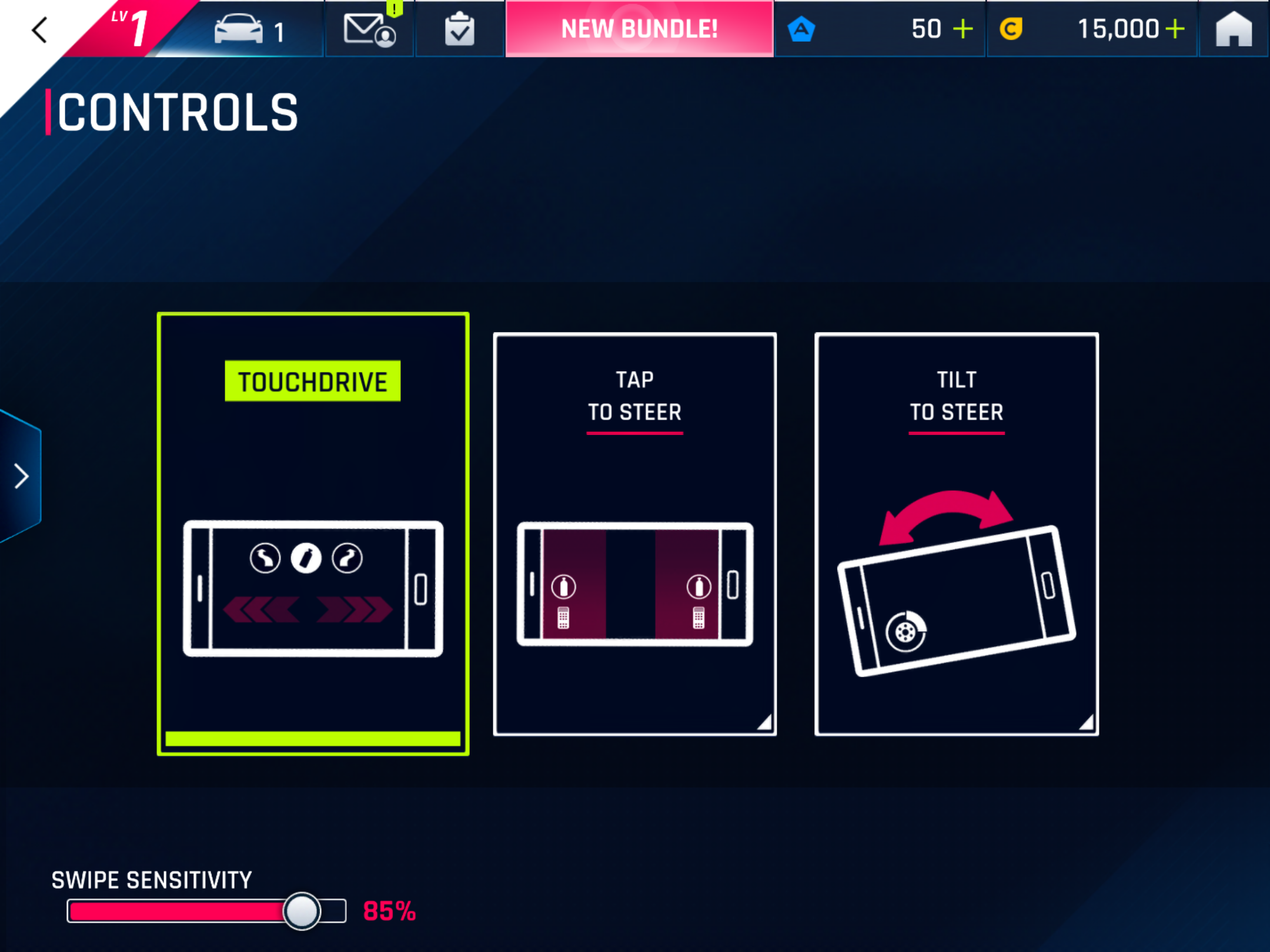1270x952 pixels.
Task: Click the yellow credits coin icon
Action: point(1011,28)
